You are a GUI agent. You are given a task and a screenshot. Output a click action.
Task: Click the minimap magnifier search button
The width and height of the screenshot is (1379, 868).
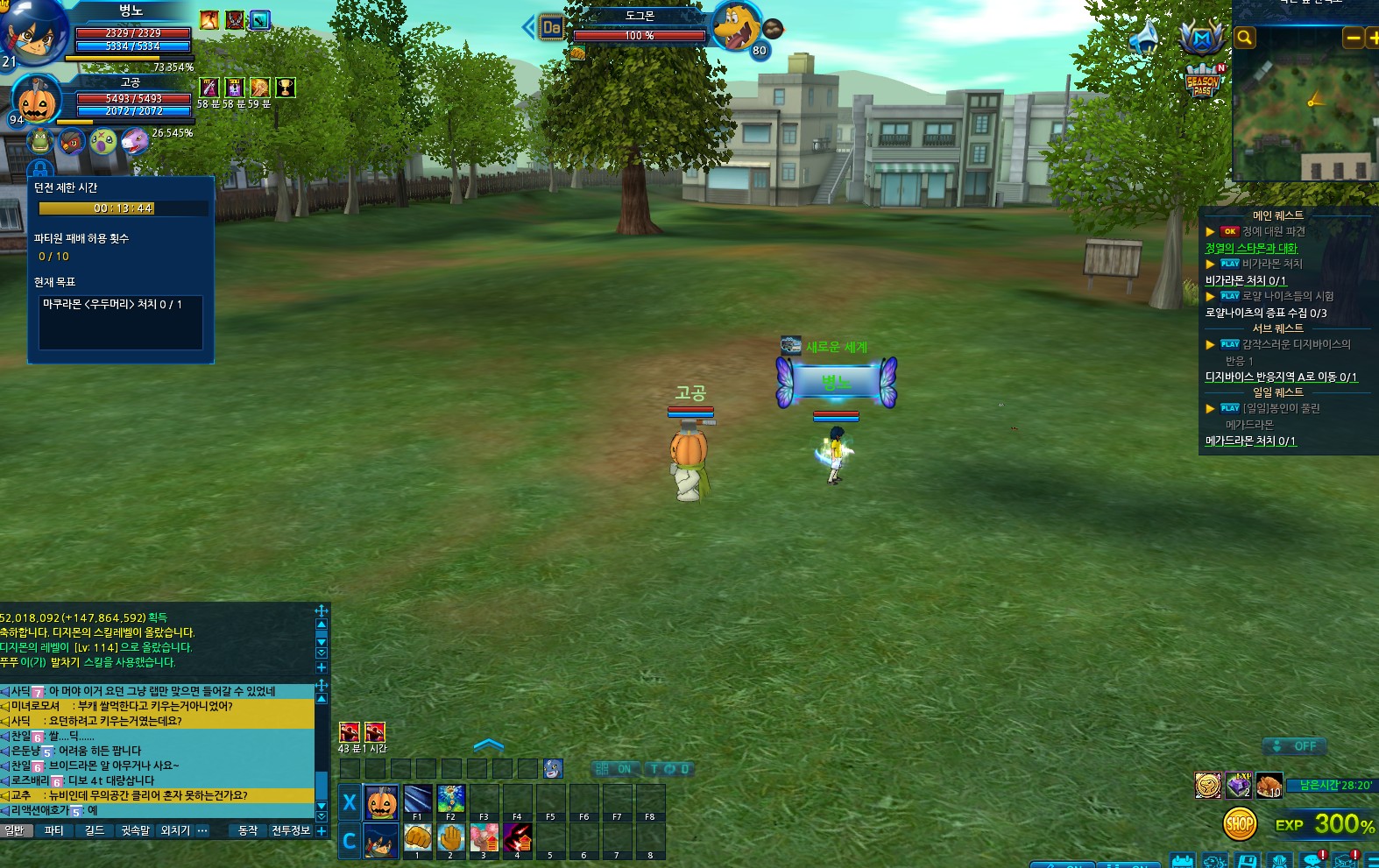[1244, 38]
